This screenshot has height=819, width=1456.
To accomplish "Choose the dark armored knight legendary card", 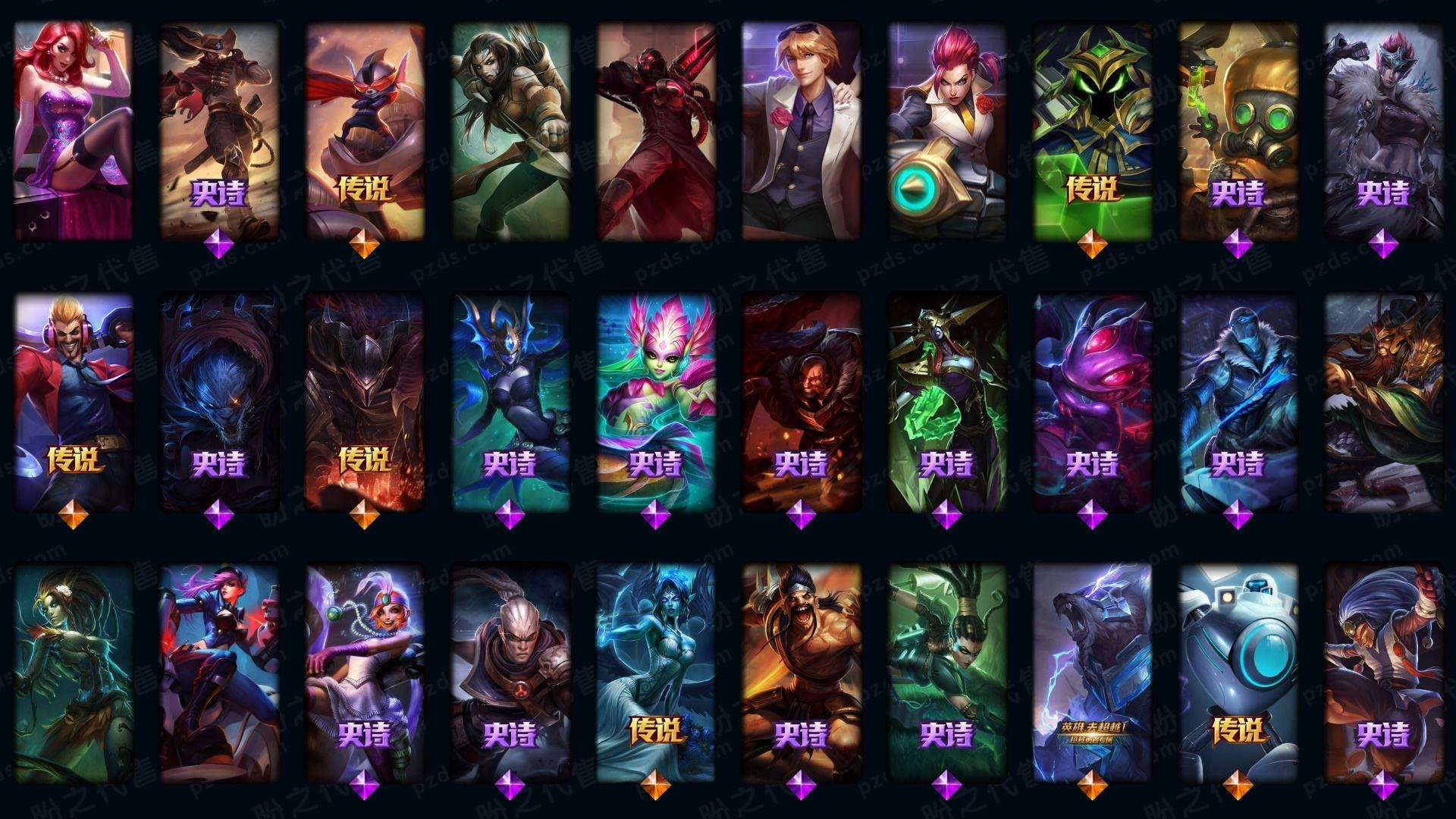I will pyautogui.click(x=365, y=402).
